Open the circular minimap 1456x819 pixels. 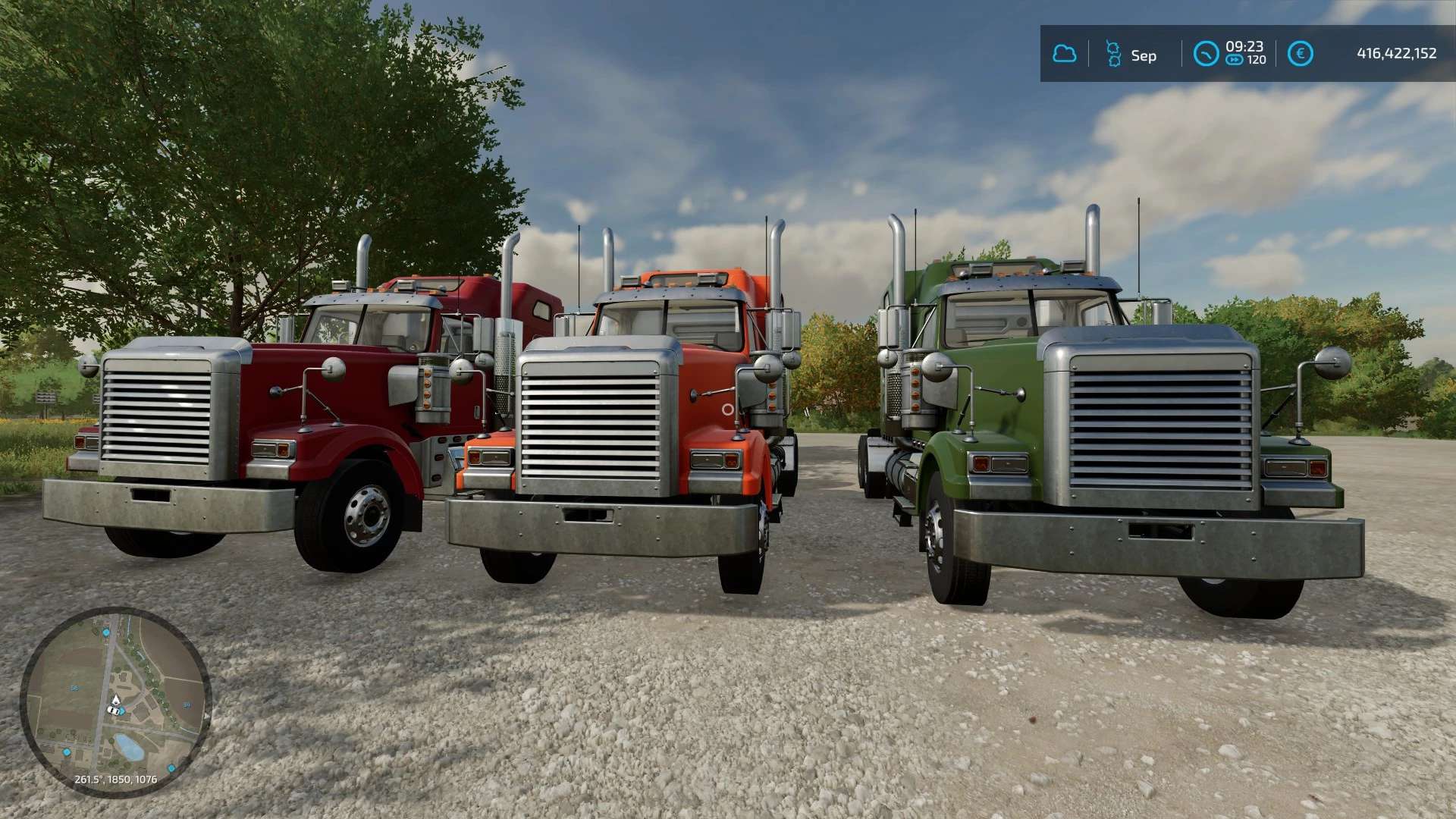[115, 701]
